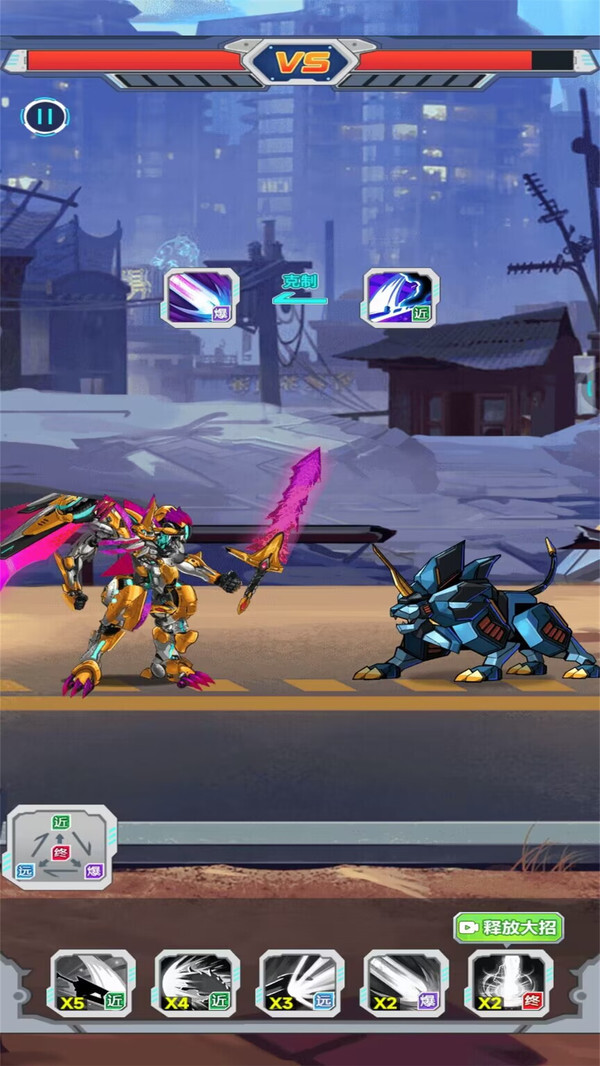Tap the green 释放大招 video button
Viewport: 600px width, 1066px height.
[x=508, y=927]
